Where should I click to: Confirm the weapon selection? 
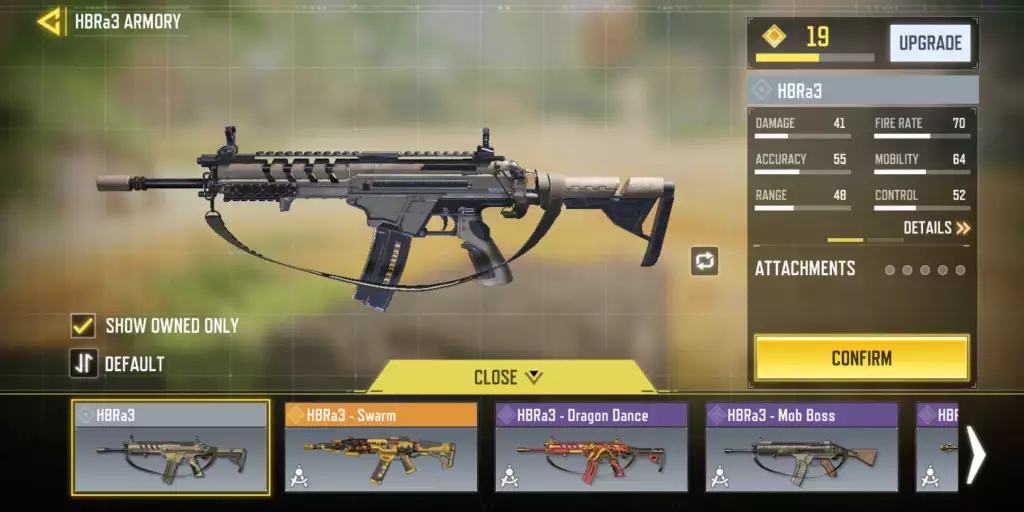point(861,358)
